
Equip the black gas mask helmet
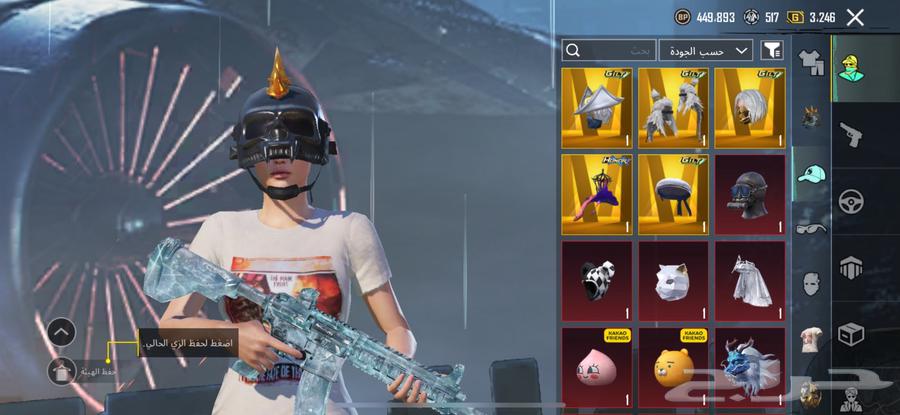pyautogui.click(x=750, y=193)
